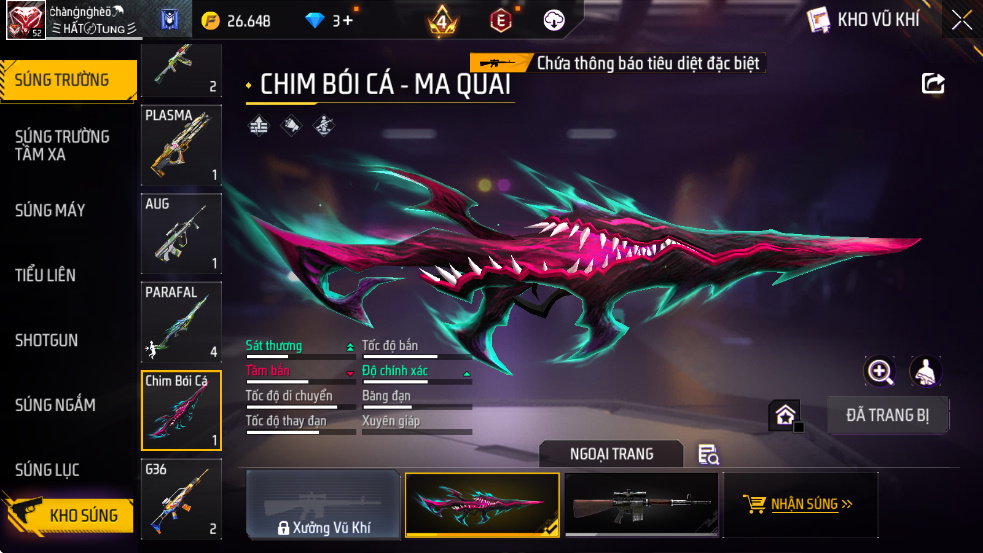Screen dimensions: 983x553
Task: Click the Kho Súng button
Action: coord(72,516)
